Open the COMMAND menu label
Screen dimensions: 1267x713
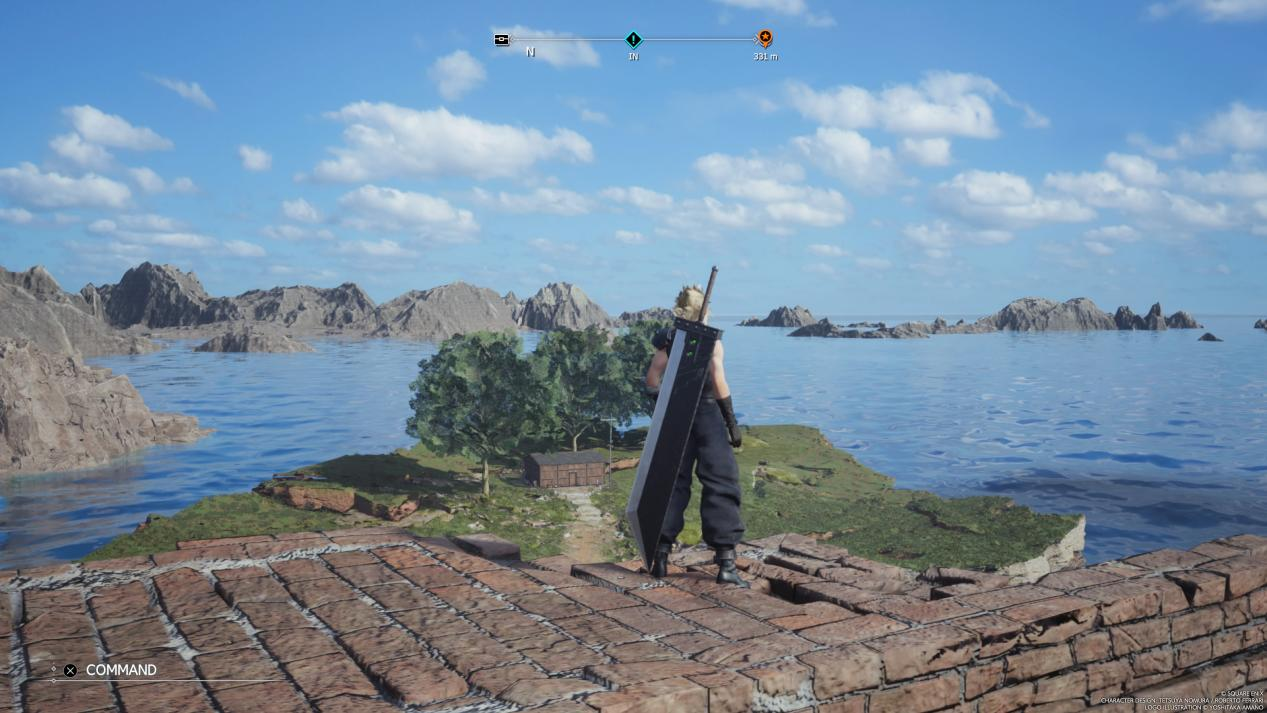121,670
